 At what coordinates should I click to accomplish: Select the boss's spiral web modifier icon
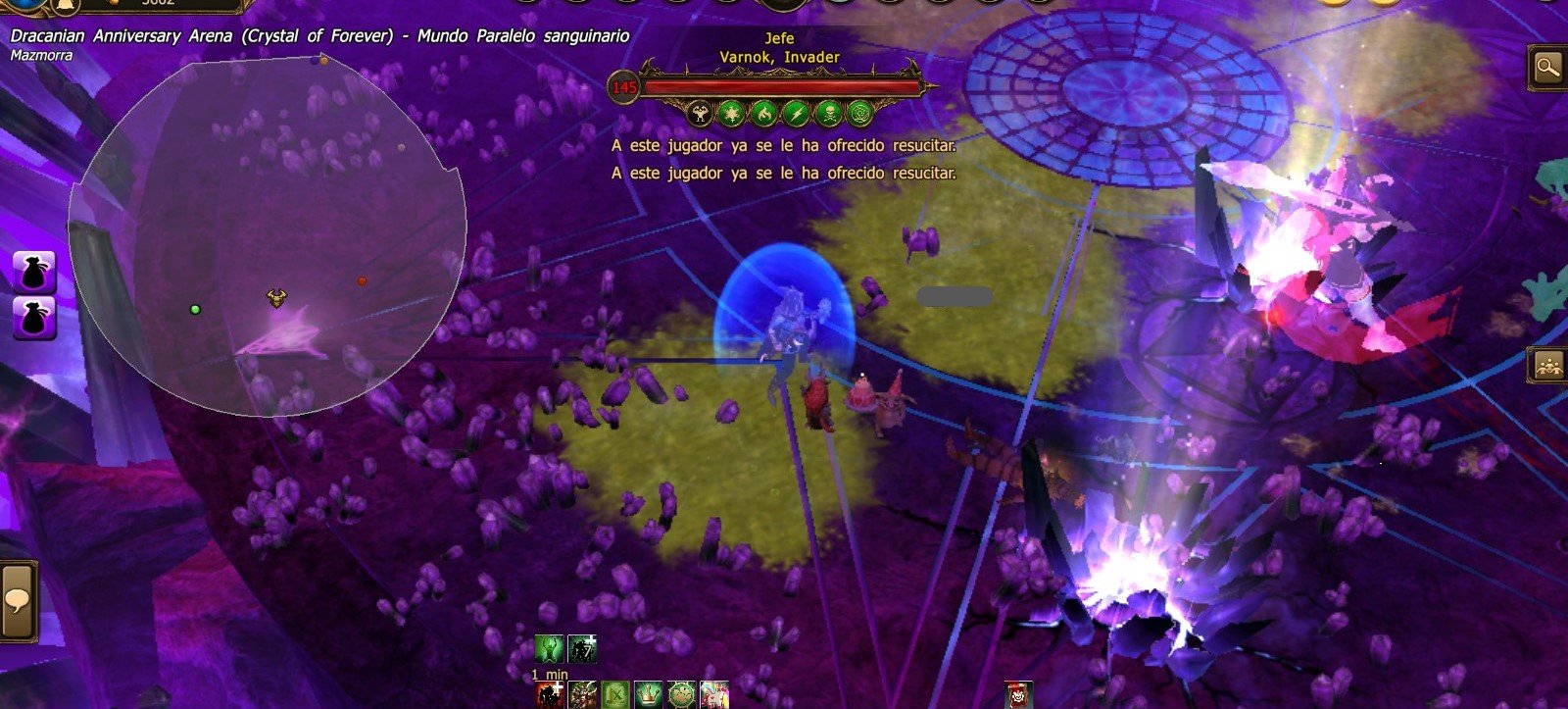859,114
